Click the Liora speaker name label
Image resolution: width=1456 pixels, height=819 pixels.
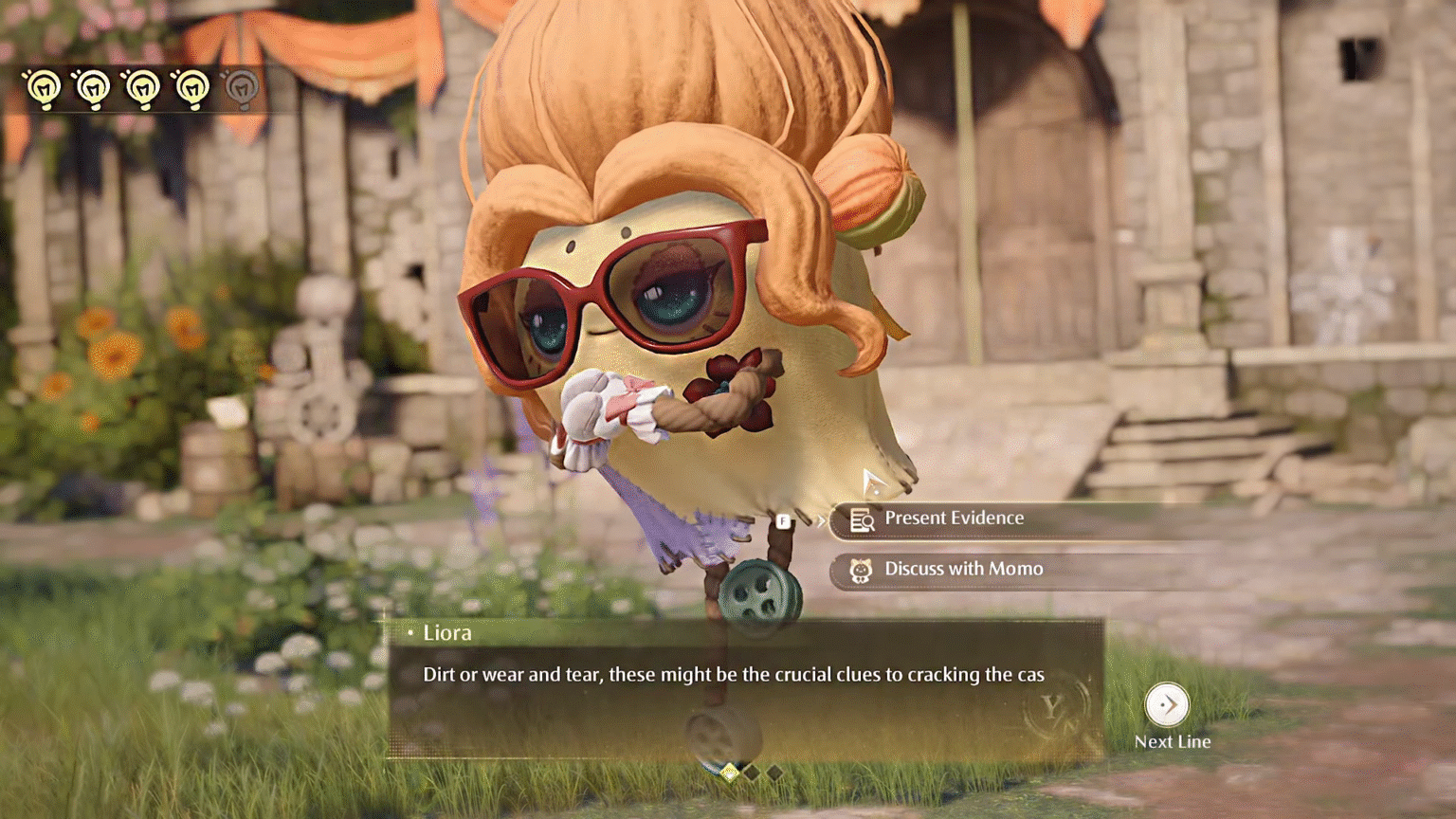(446, 632)
